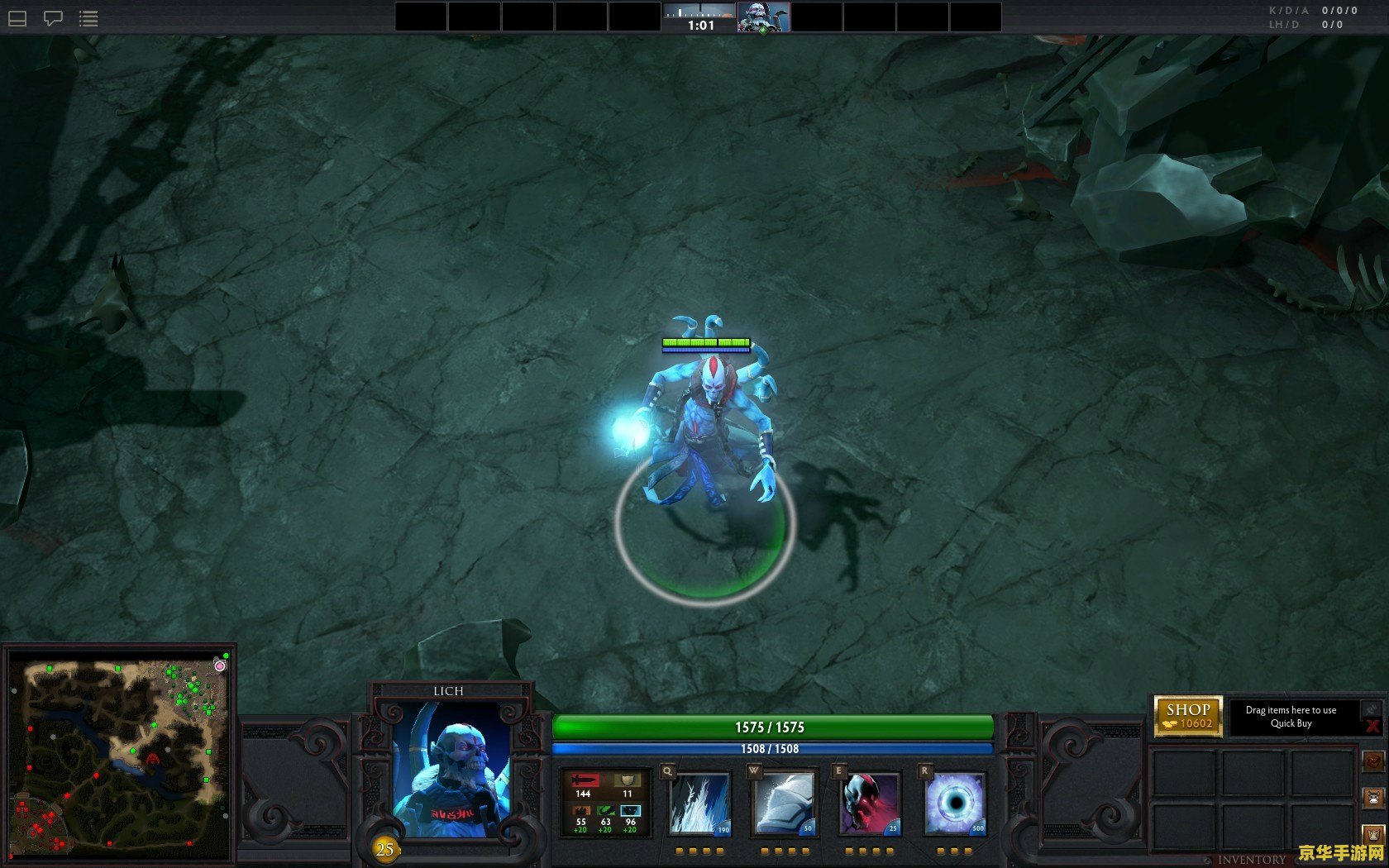Image resolution: width=1389 pixels, height=868 pixels.
Task: Click the level 25 badge
Action: 384,849
